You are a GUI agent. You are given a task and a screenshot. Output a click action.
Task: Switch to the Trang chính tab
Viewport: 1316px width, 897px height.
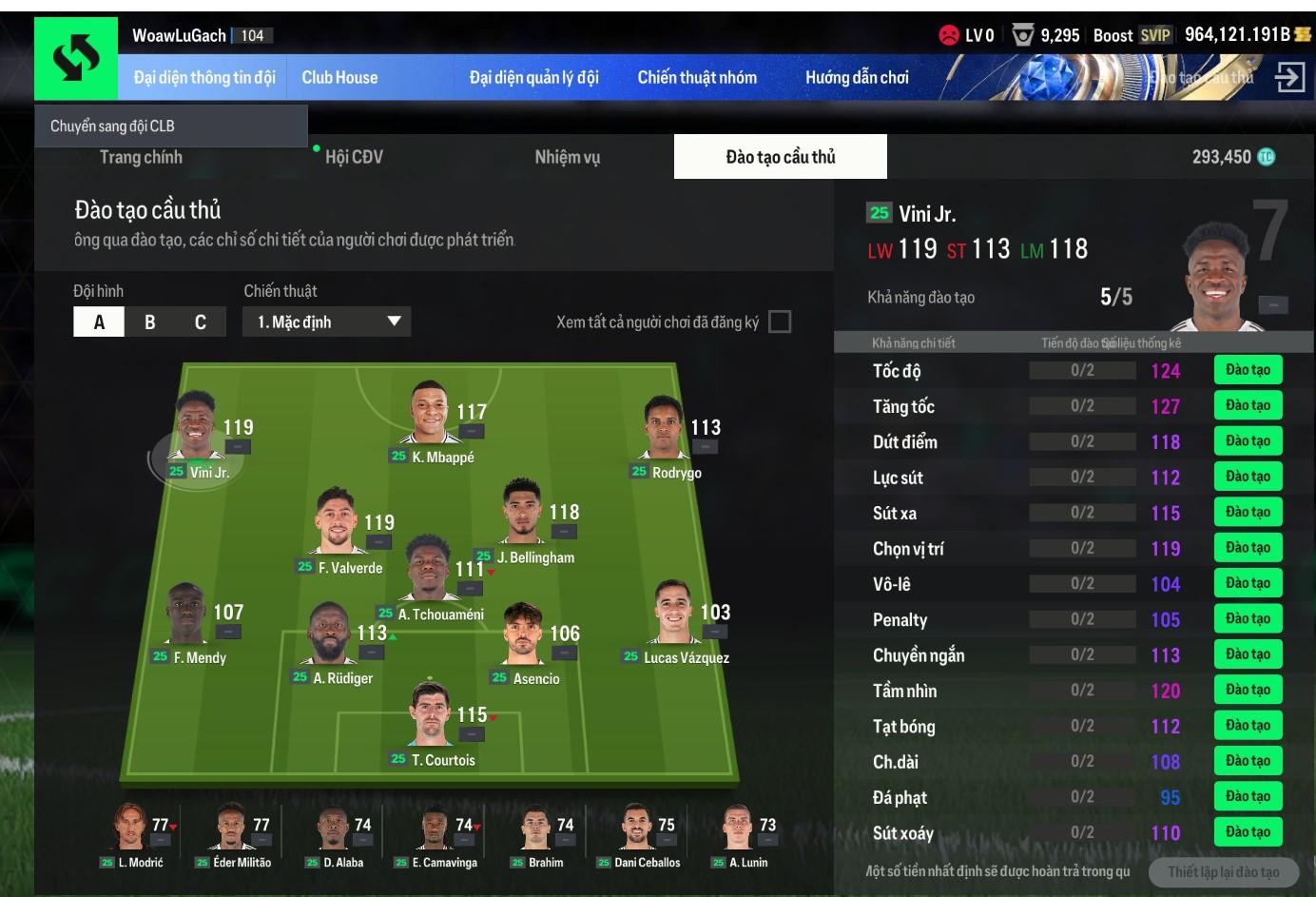click(x=141, y=157)
